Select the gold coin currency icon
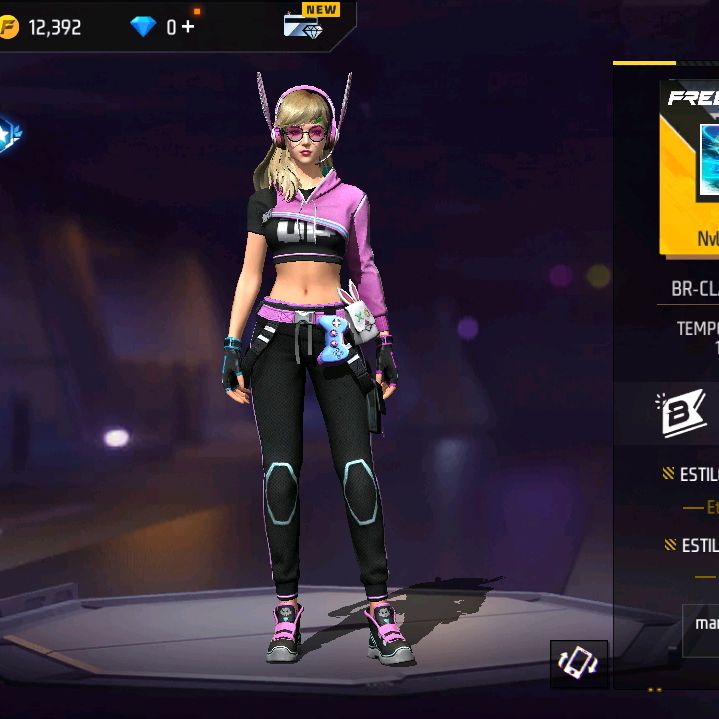Viewport: 719px width, 719px height. (9, 27)
